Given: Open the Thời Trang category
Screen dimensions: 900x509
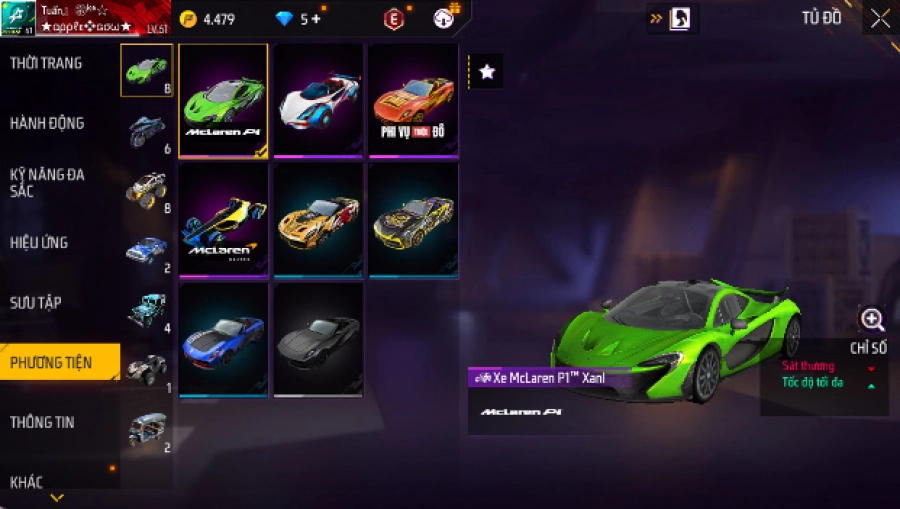Looking at the screenshot, I should click(47, 64).
